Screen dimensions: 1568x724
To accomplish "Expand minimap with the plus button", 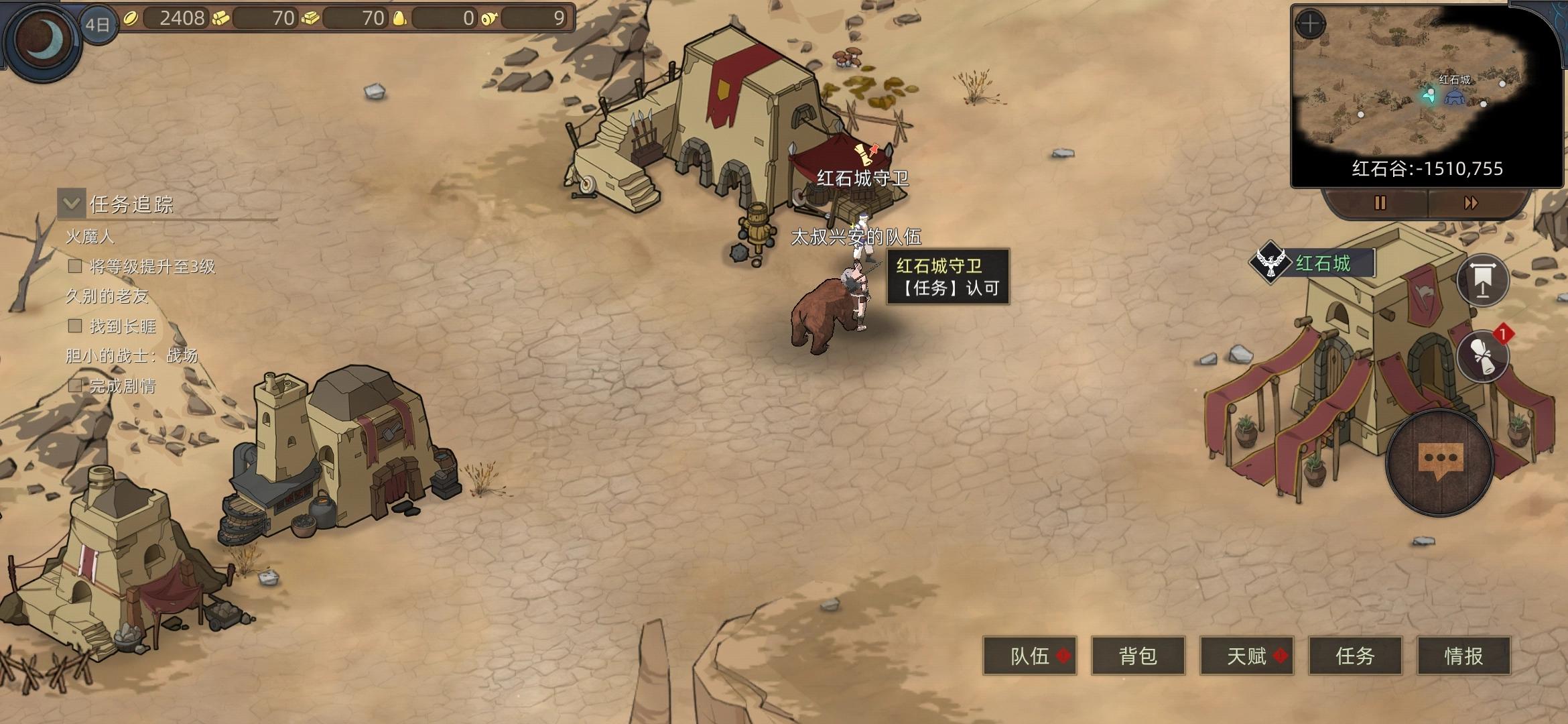I will point(1310,24).
